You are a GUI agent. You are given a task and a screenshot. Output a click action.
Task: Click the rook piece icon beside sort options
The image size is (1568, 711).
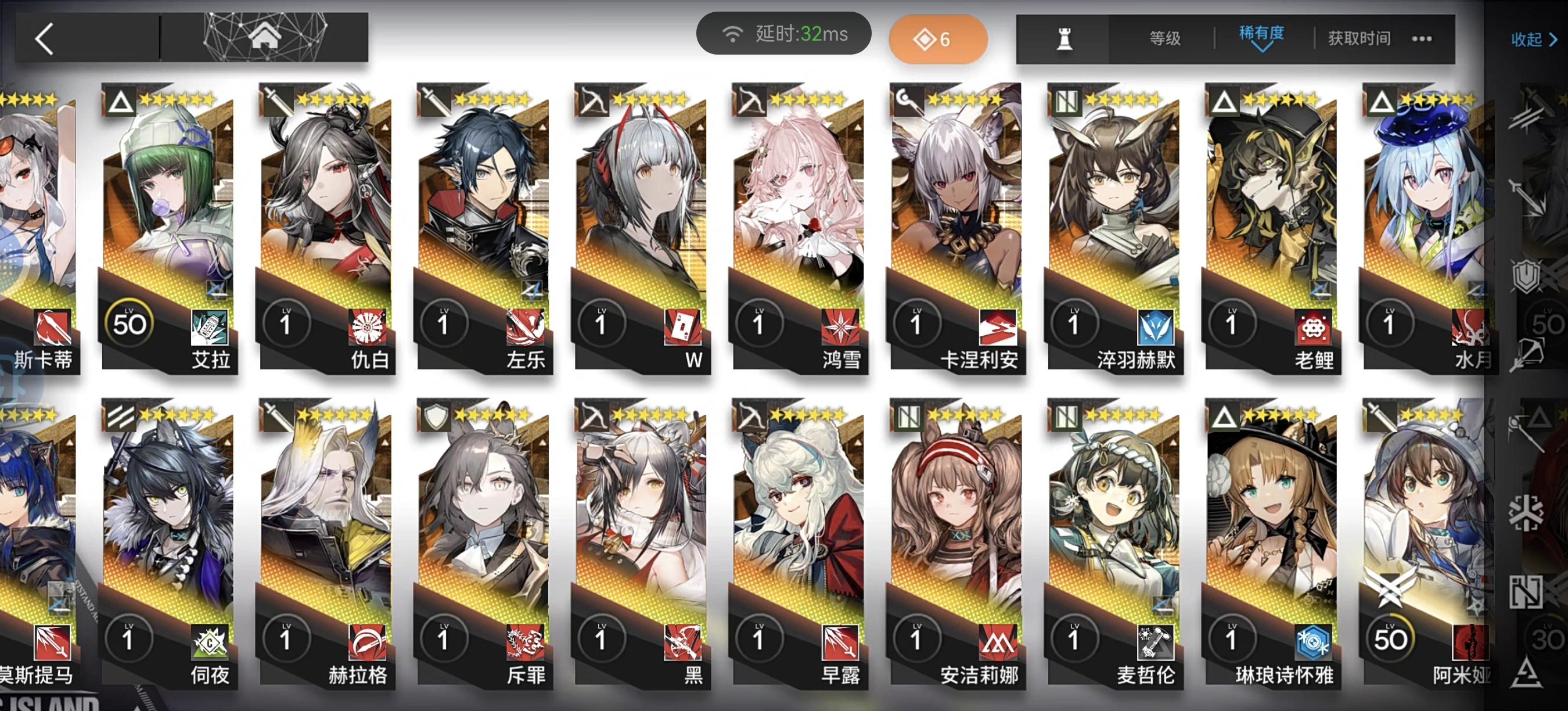coord(1064,38)
